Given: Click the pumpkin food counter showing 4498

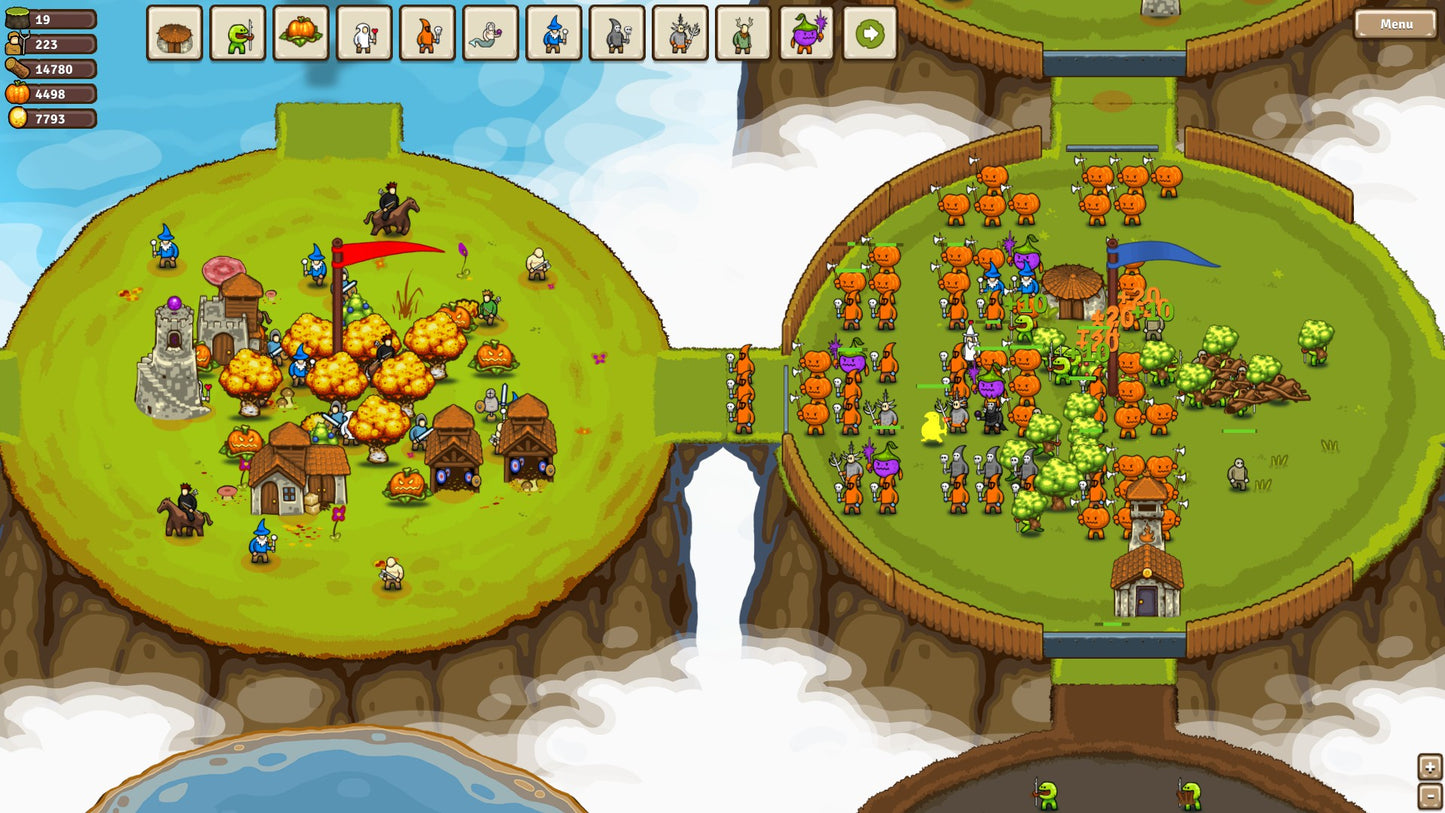Looking at the screenshot, I should (50, 94).
